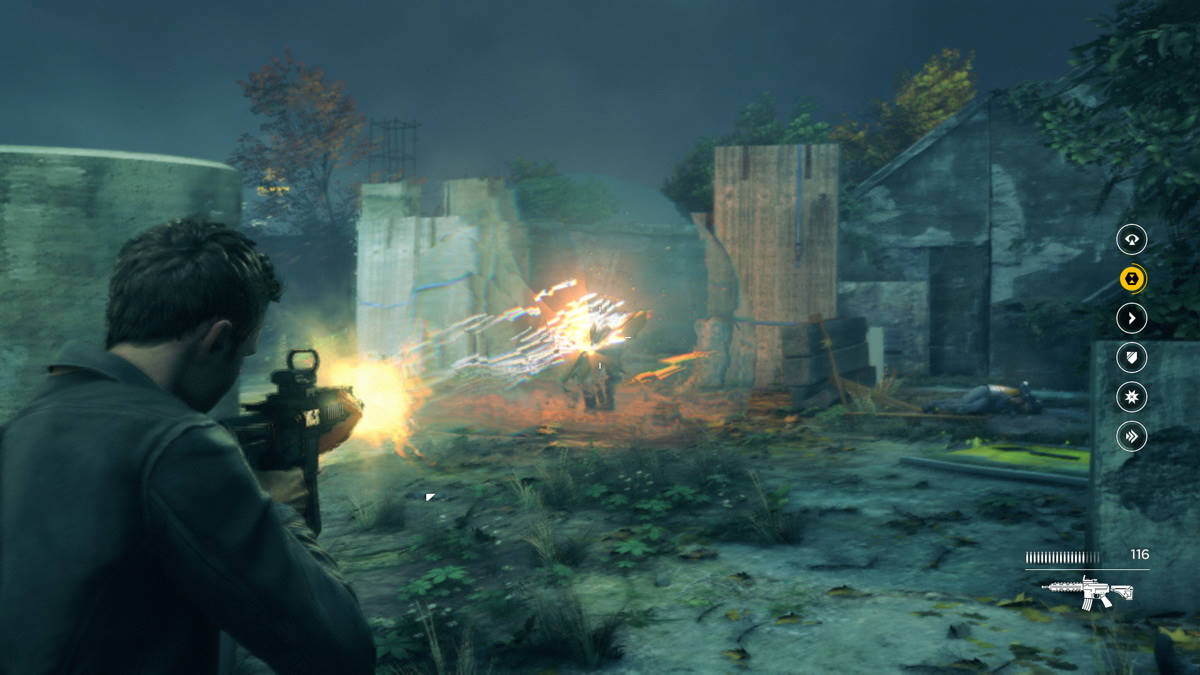Activate the Time Rush triple-chevron icon
The image size is (1200, 675).
click(1131, 436)
